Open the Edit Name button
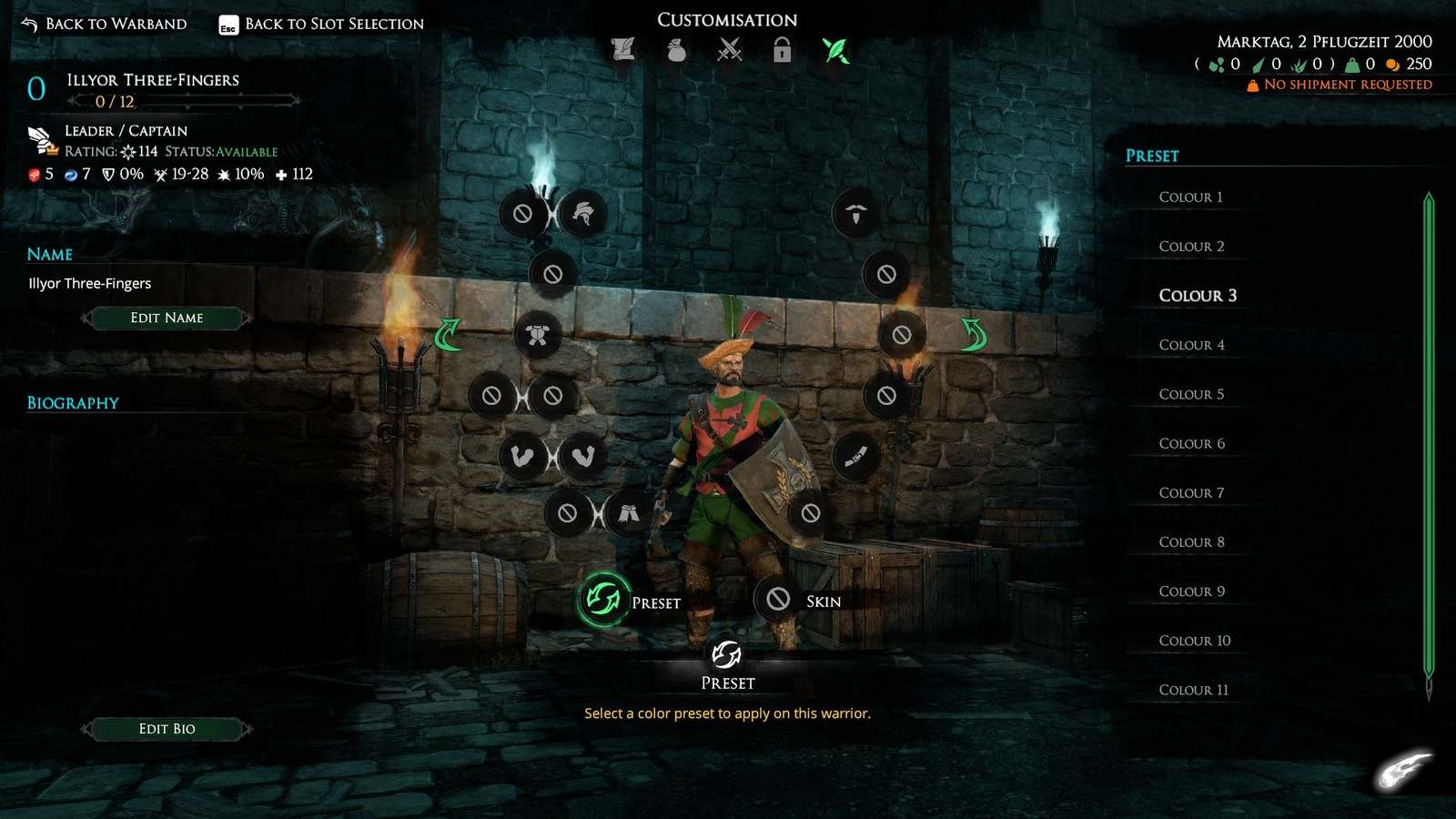The height and width of the screenshot is (819, 1456). (x=167, y=318)
